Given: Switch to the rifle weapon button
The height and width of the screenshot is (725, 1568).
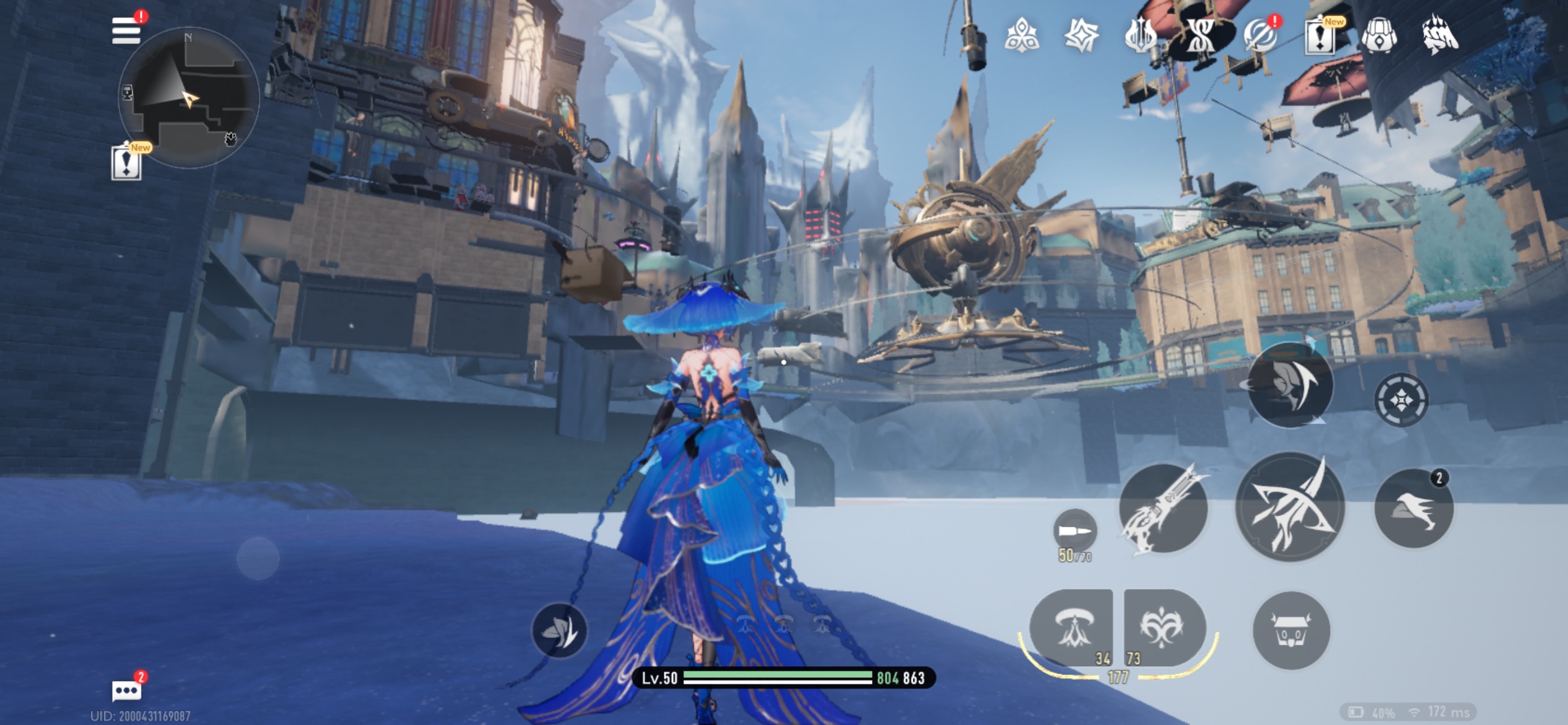Looking at the screenshot, I should pyautogui.click(x=1164, y=508).
